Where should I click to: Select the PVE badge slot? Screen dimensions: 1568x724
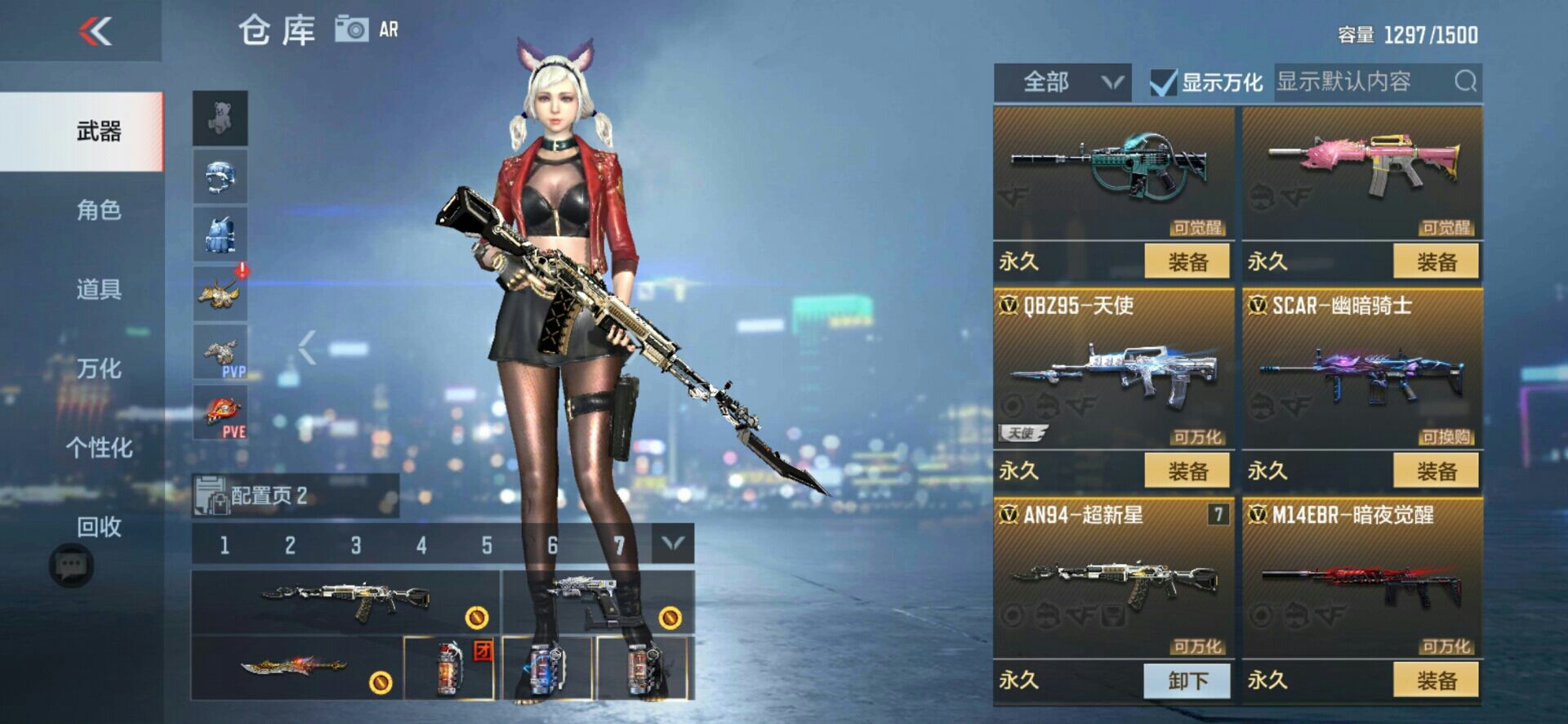(x=220, y=413)
